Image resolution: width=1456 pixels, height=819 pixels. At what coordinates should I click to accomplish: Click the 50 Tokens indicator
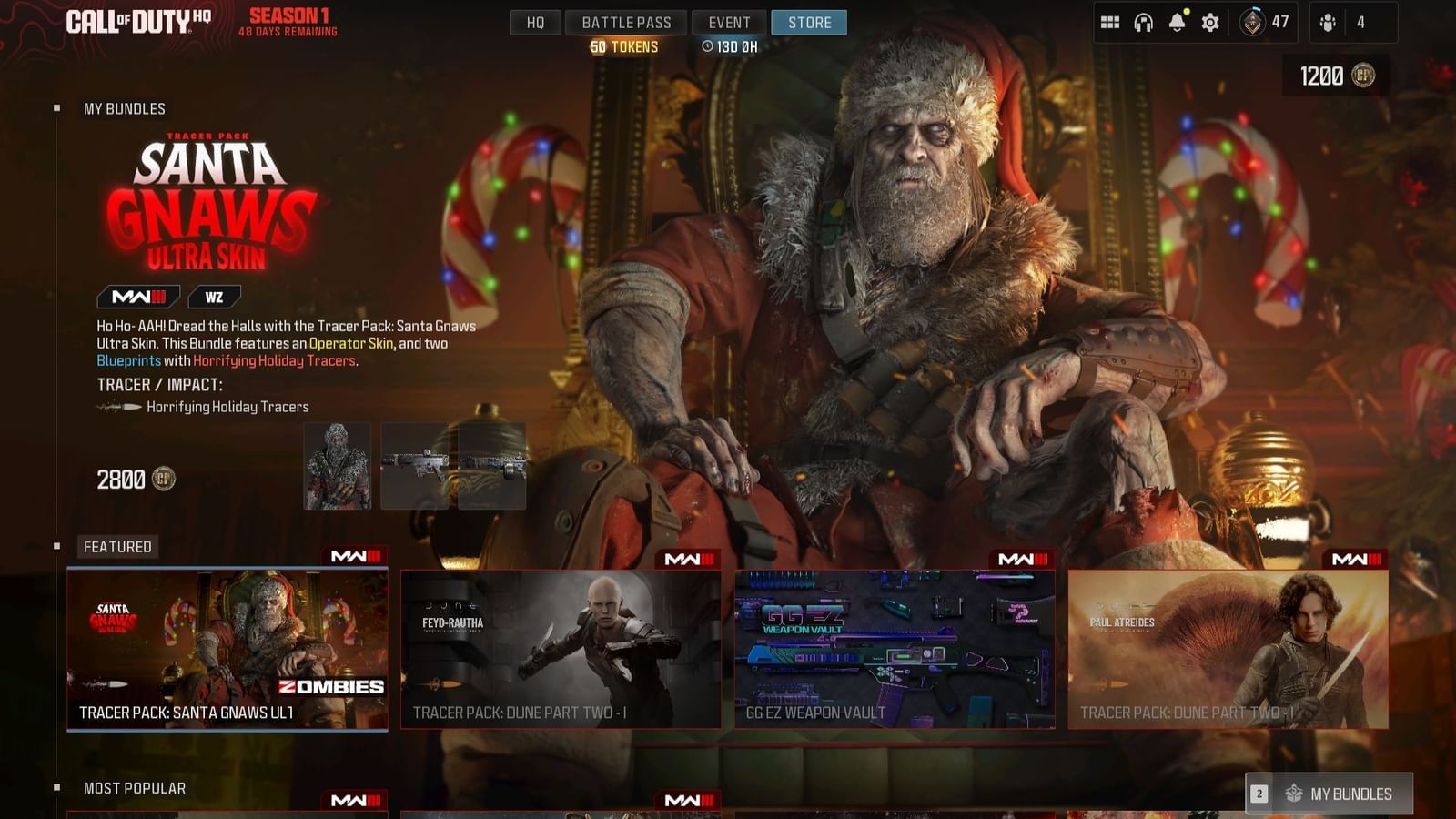click(625, 45)
